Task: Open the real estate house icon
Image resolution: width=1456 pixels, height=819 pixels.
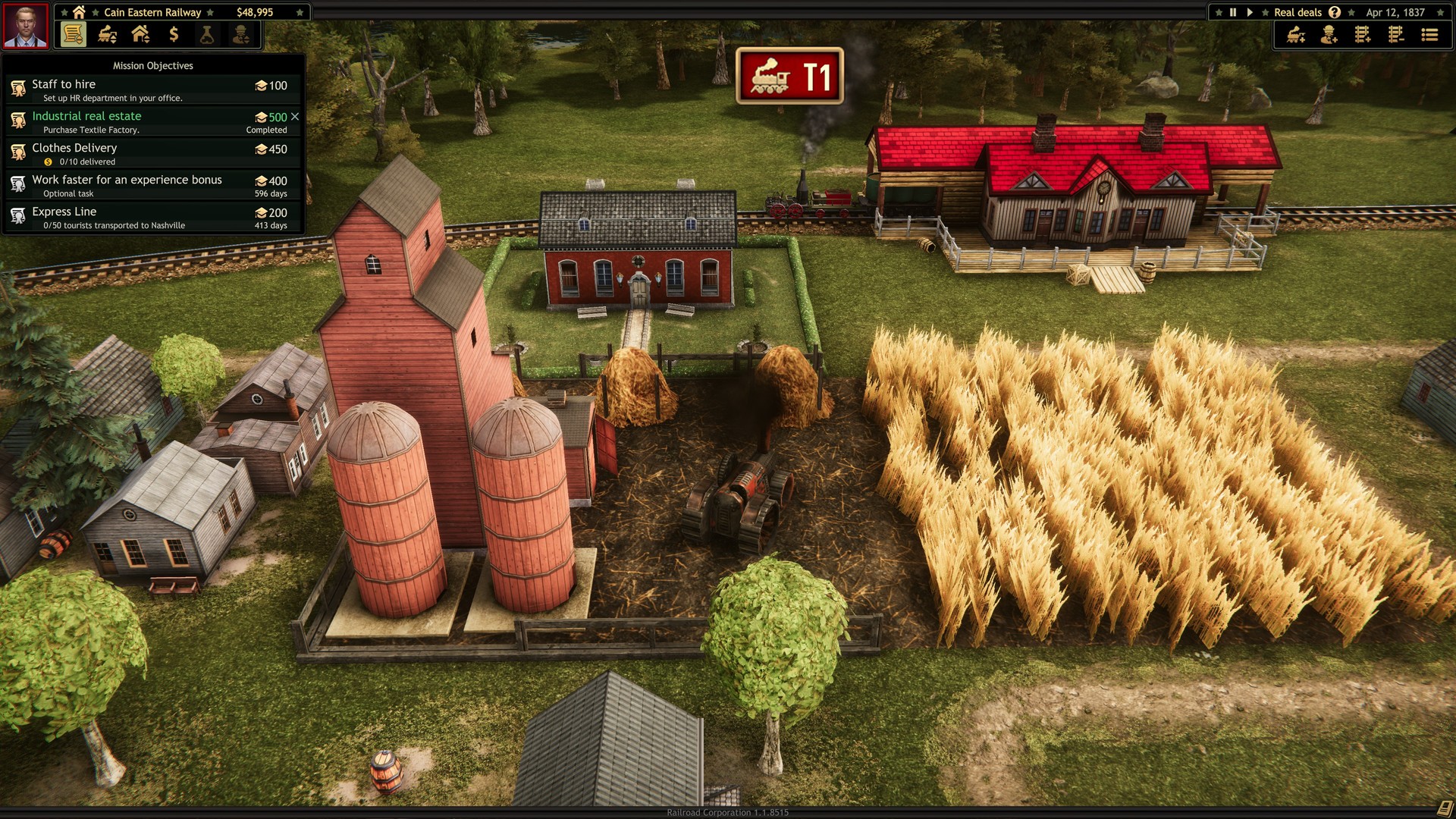Action: click(139, 34)
